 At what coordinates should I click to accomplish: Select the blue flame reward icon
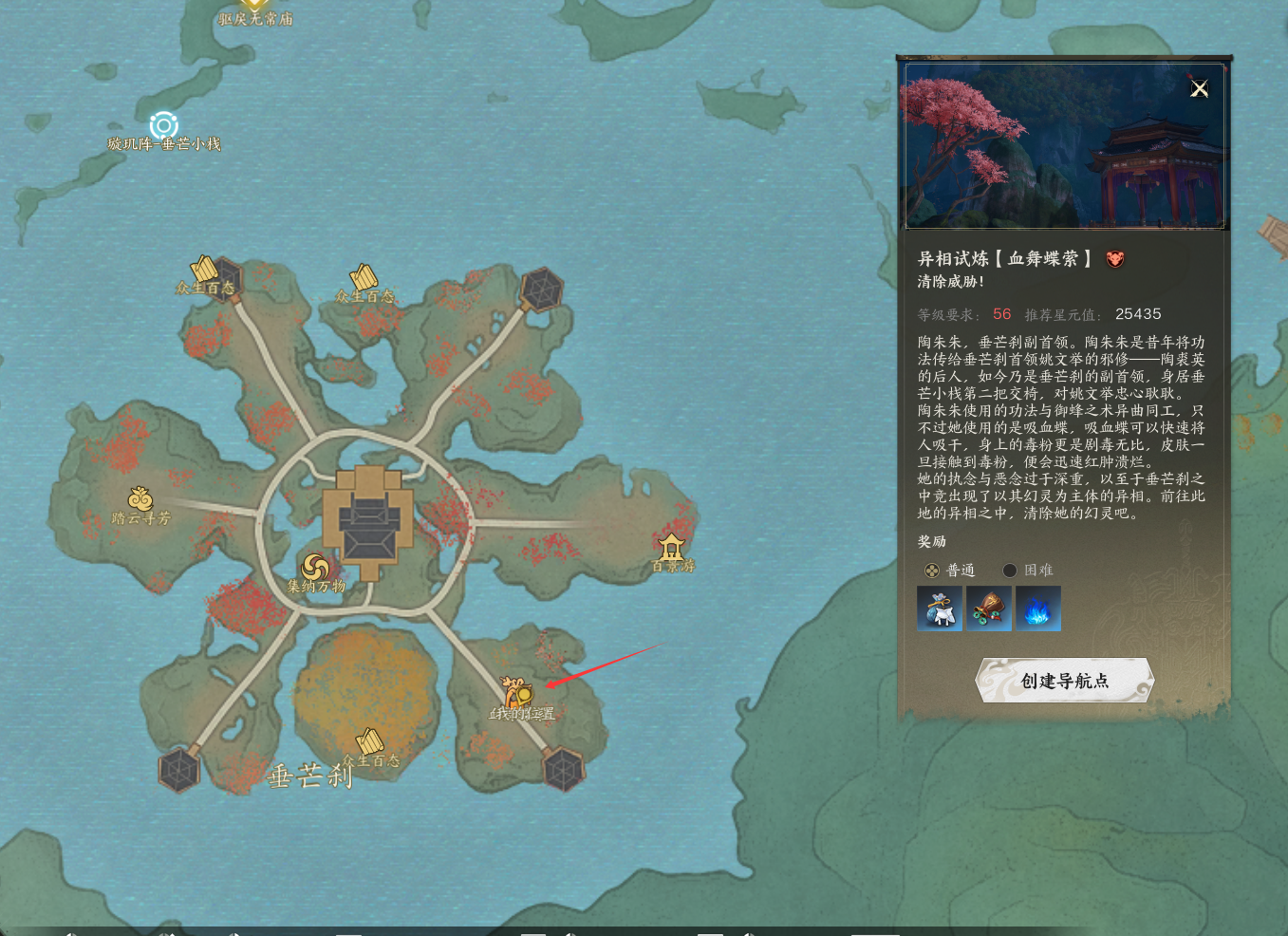1038,608
